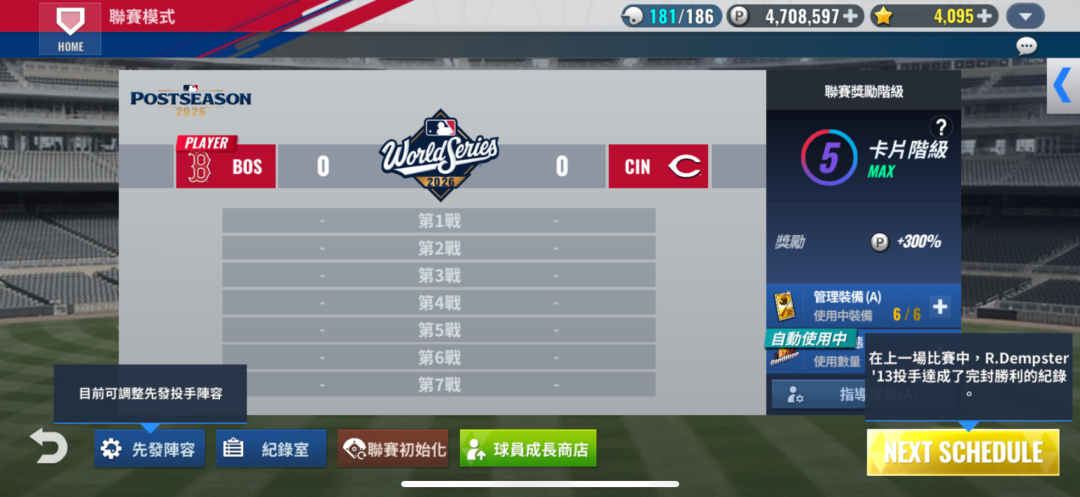Select the 第7戰 game row
This screenshot has width=1080, height=497.
438,384
